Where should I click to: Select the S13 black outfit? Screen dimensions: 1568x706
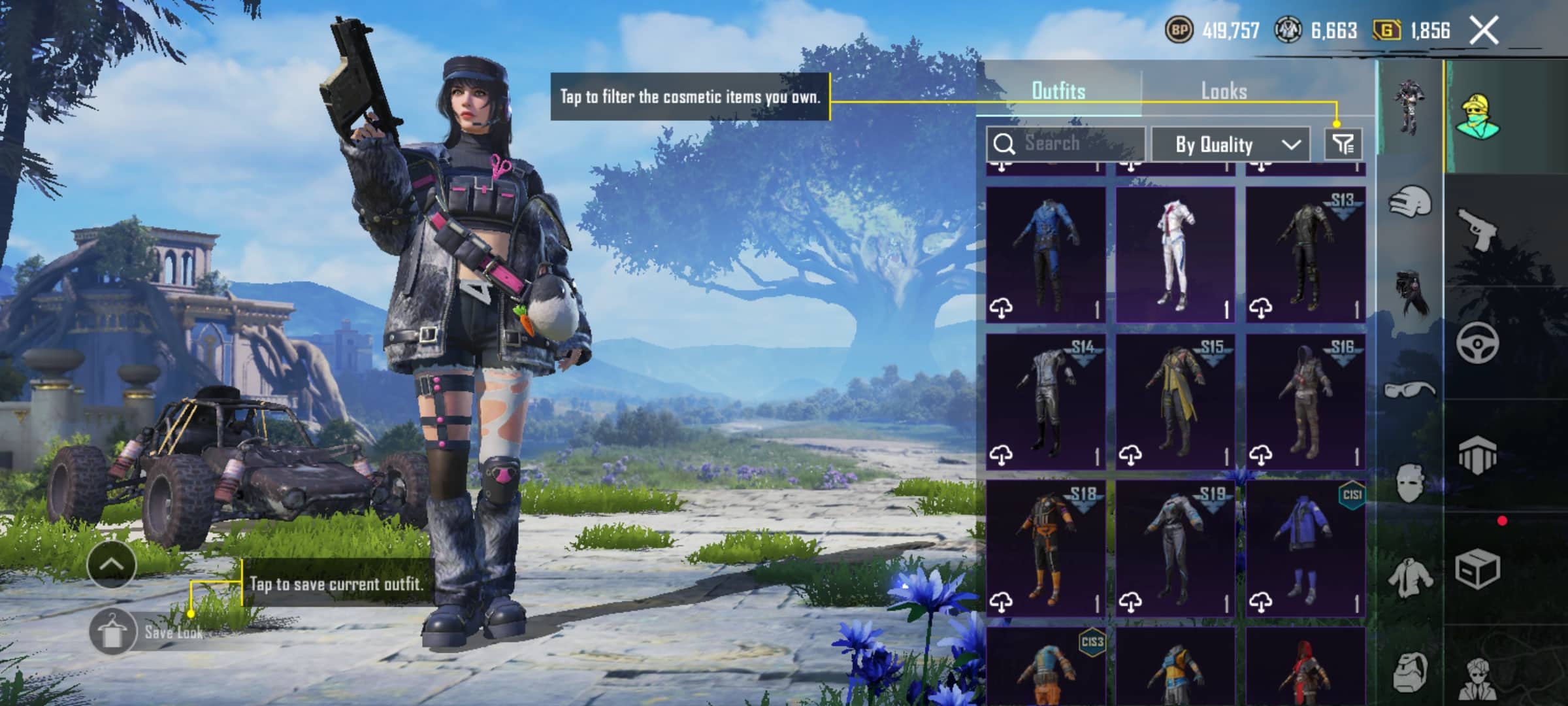click(x=1305, y=255)
